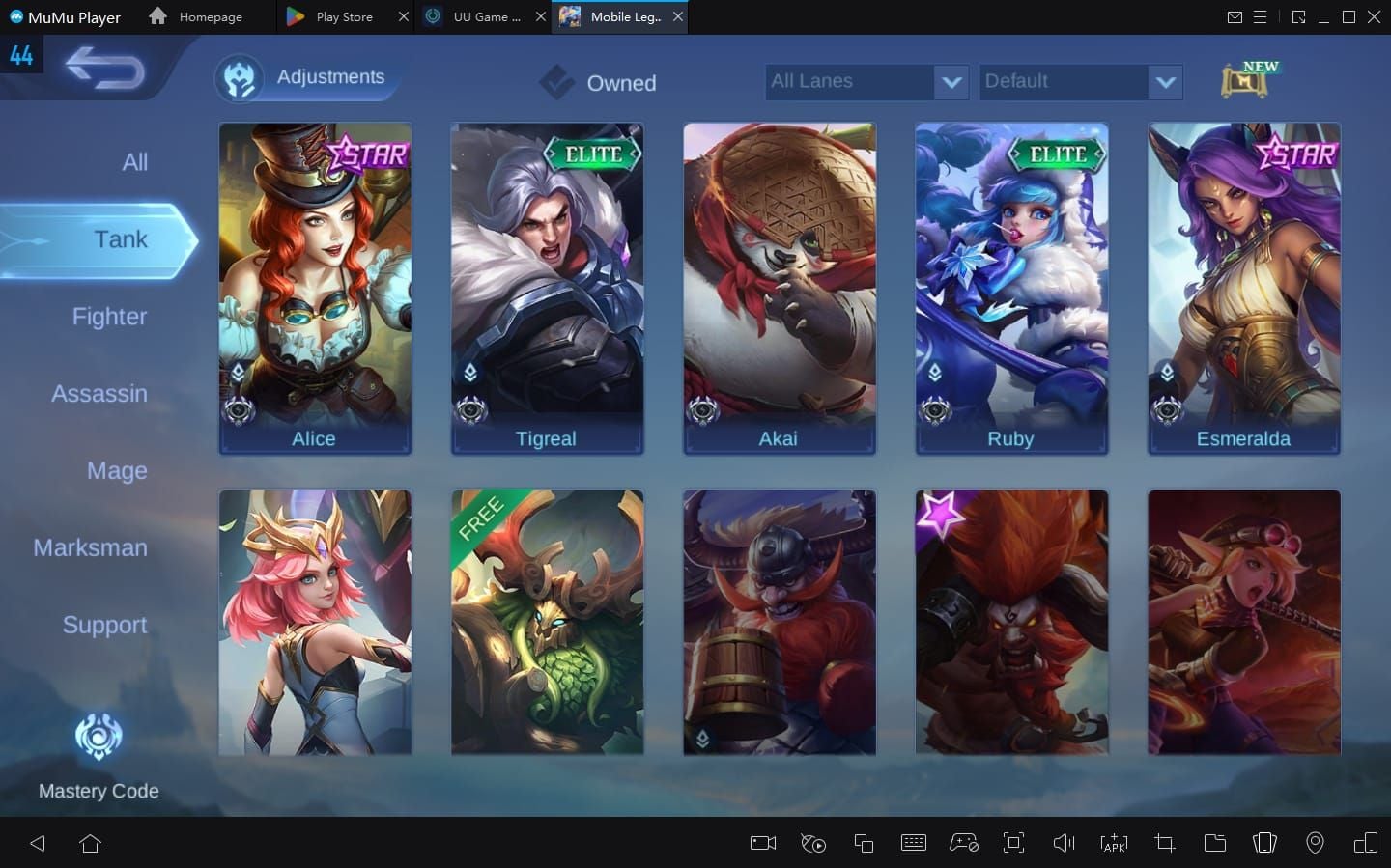Select the Marksman hero category
The width and height of the screenshot is (1391, 868).
(x=90, y=547)
